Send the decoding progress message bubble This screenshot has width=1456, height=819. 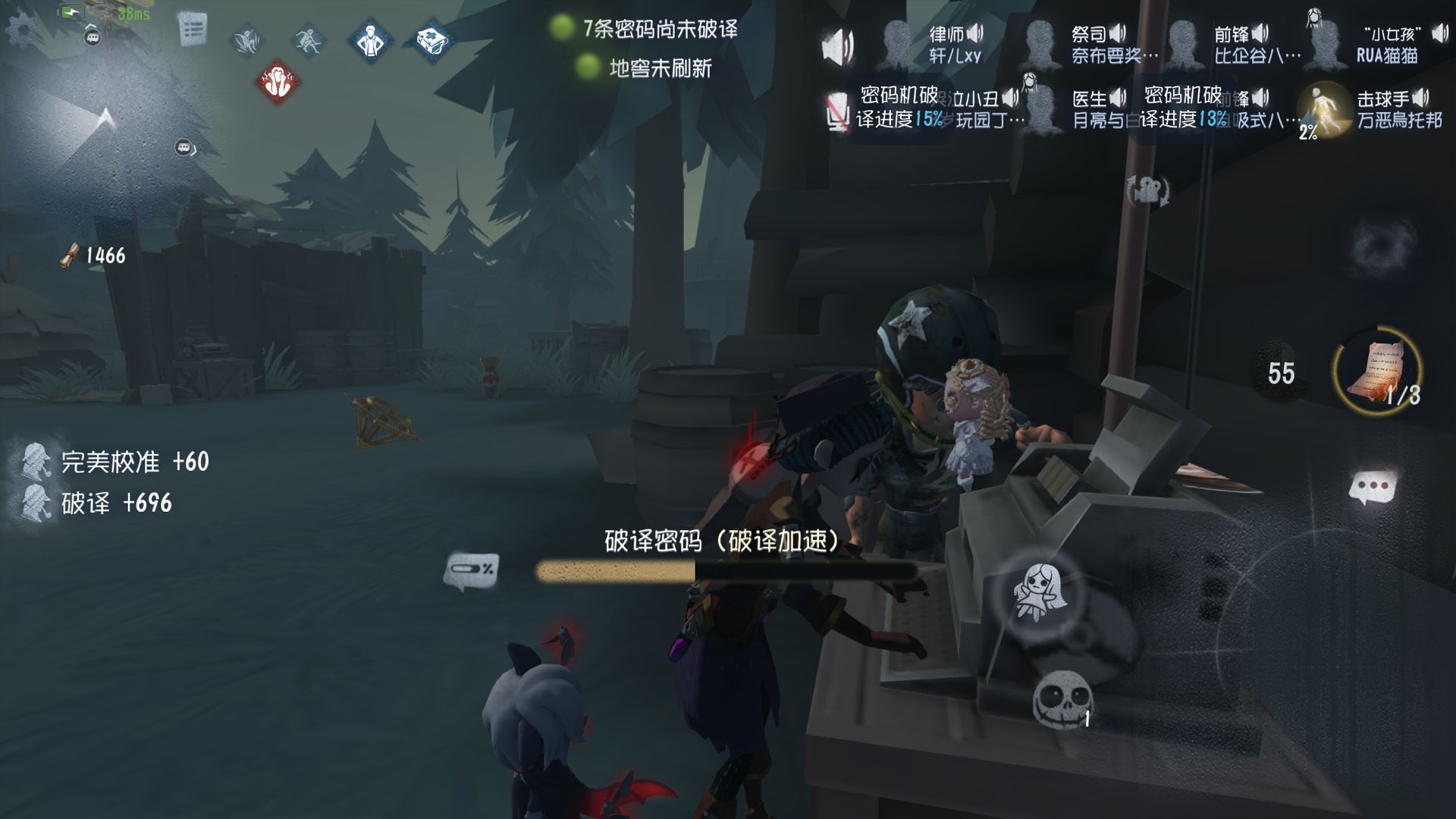click(471, 570)
